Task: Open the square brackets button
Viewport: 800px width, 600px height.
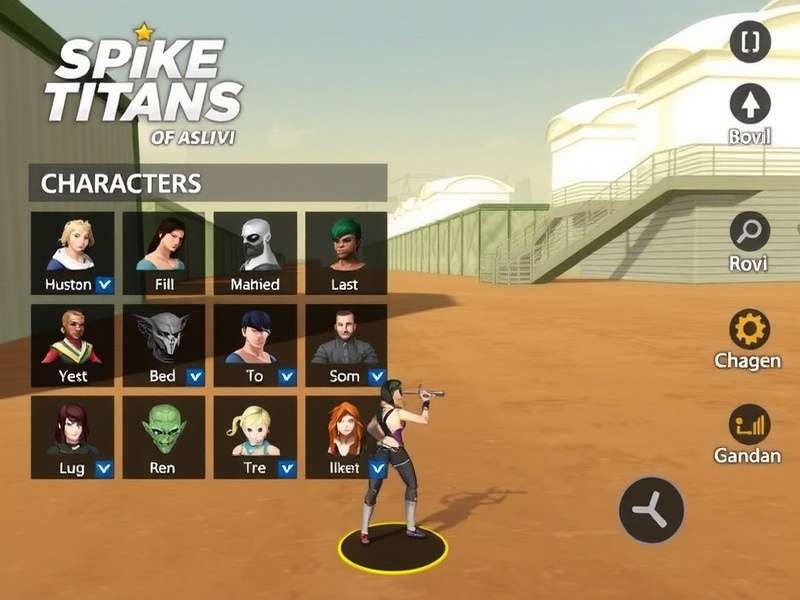Action: (x=750, y=41)
